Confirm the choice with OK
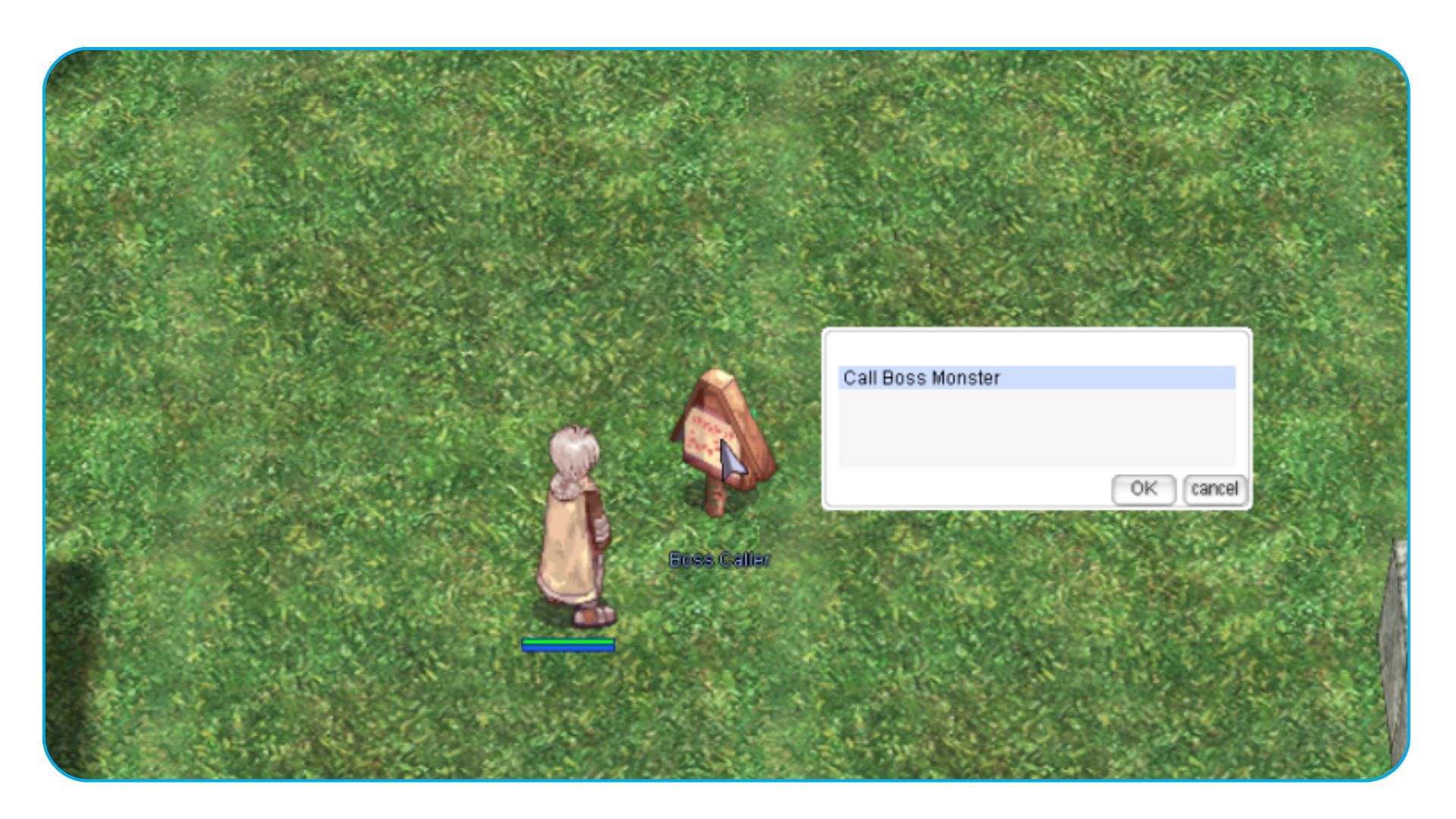This screenshot has height=819, width=1456. pos(1143,489)
